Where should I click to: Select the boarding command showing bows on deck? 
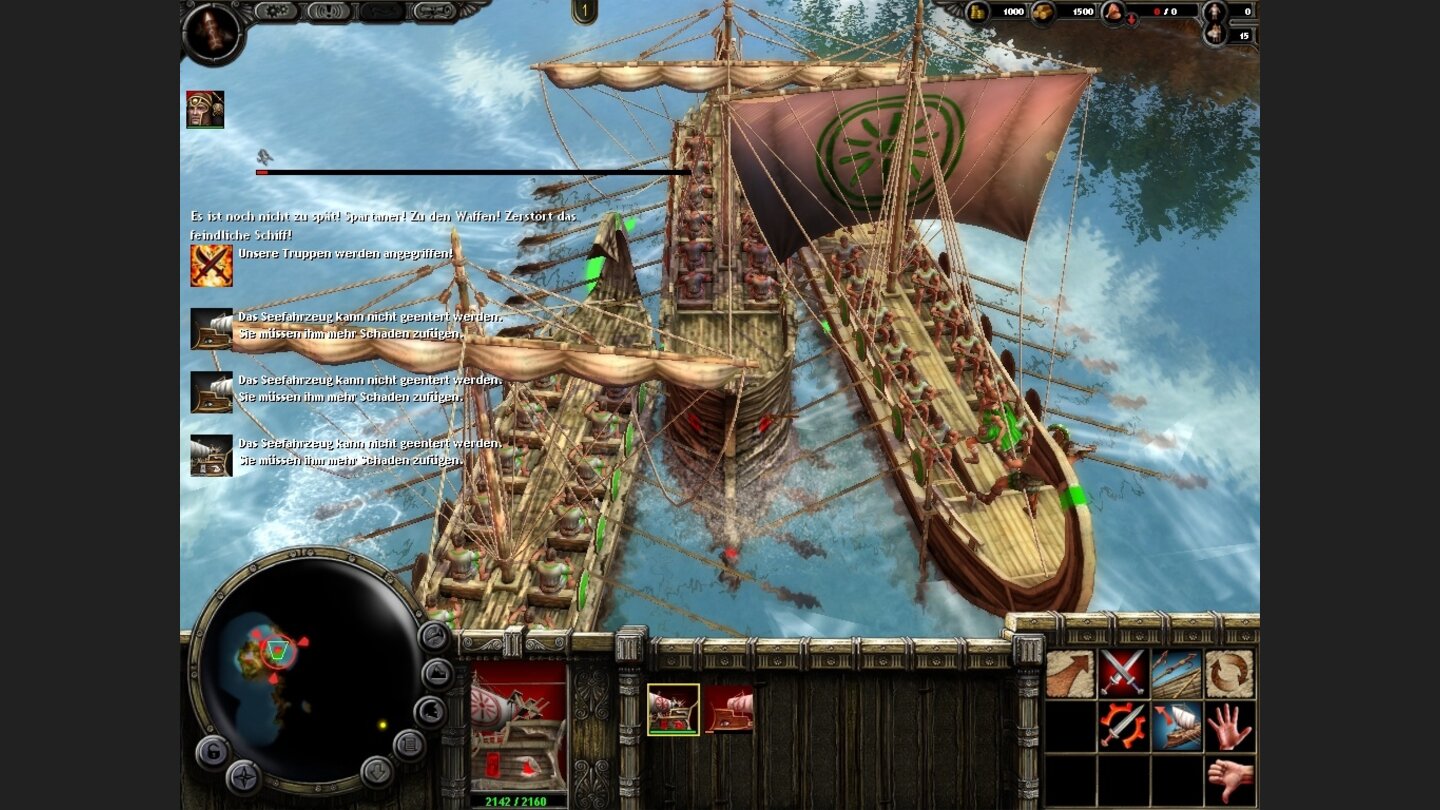tap(1176, 672)
